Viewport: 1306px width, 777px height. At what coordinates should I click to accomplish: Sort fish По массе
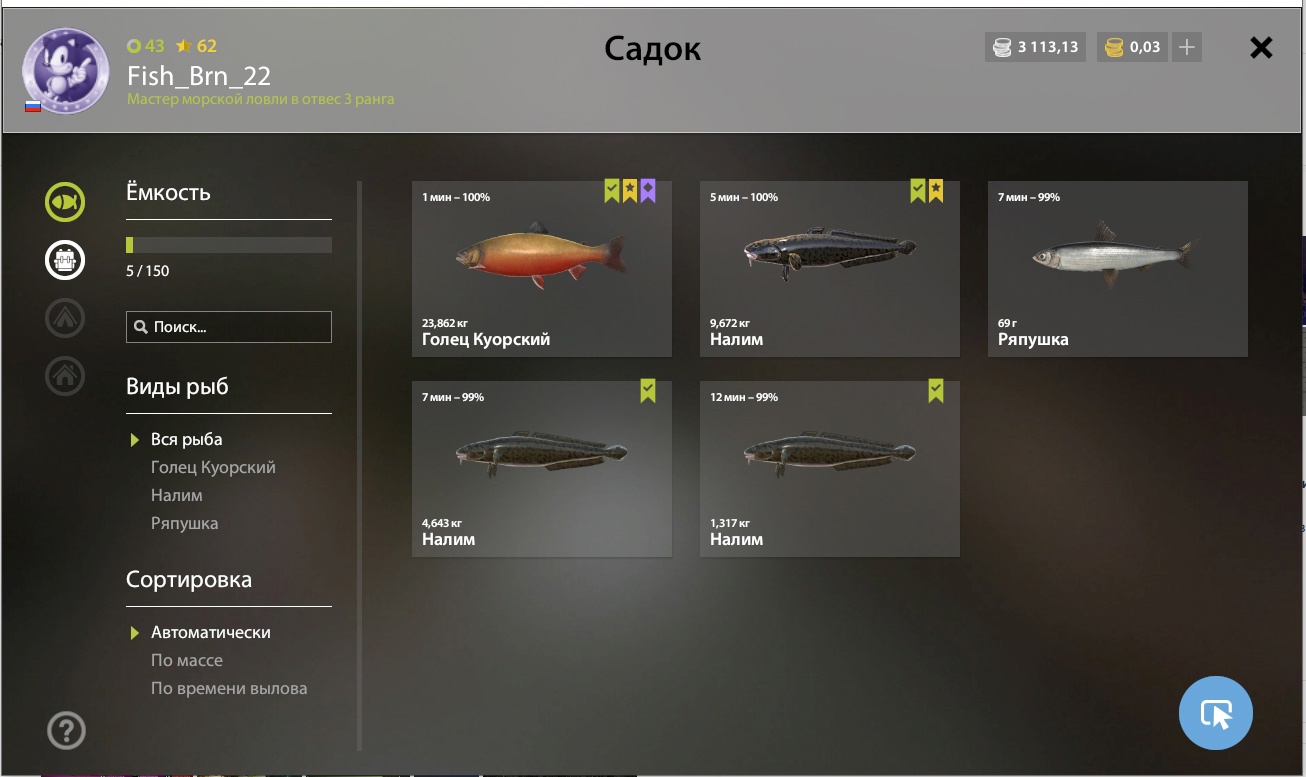[x=187, y=660]
